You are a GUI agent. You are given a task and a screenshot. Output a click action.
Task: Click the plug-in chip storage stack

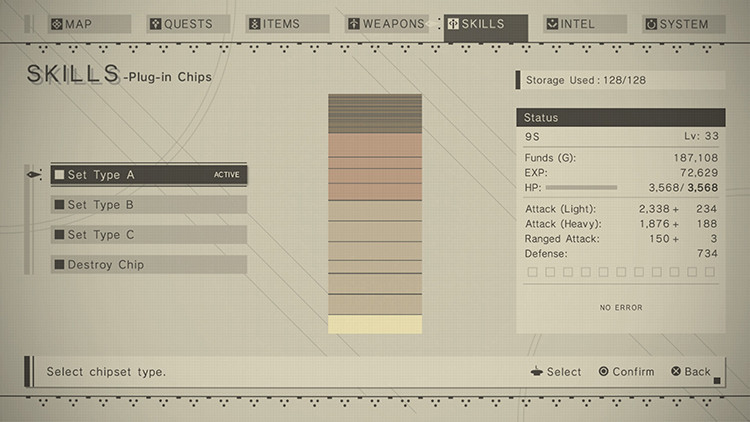375,214
